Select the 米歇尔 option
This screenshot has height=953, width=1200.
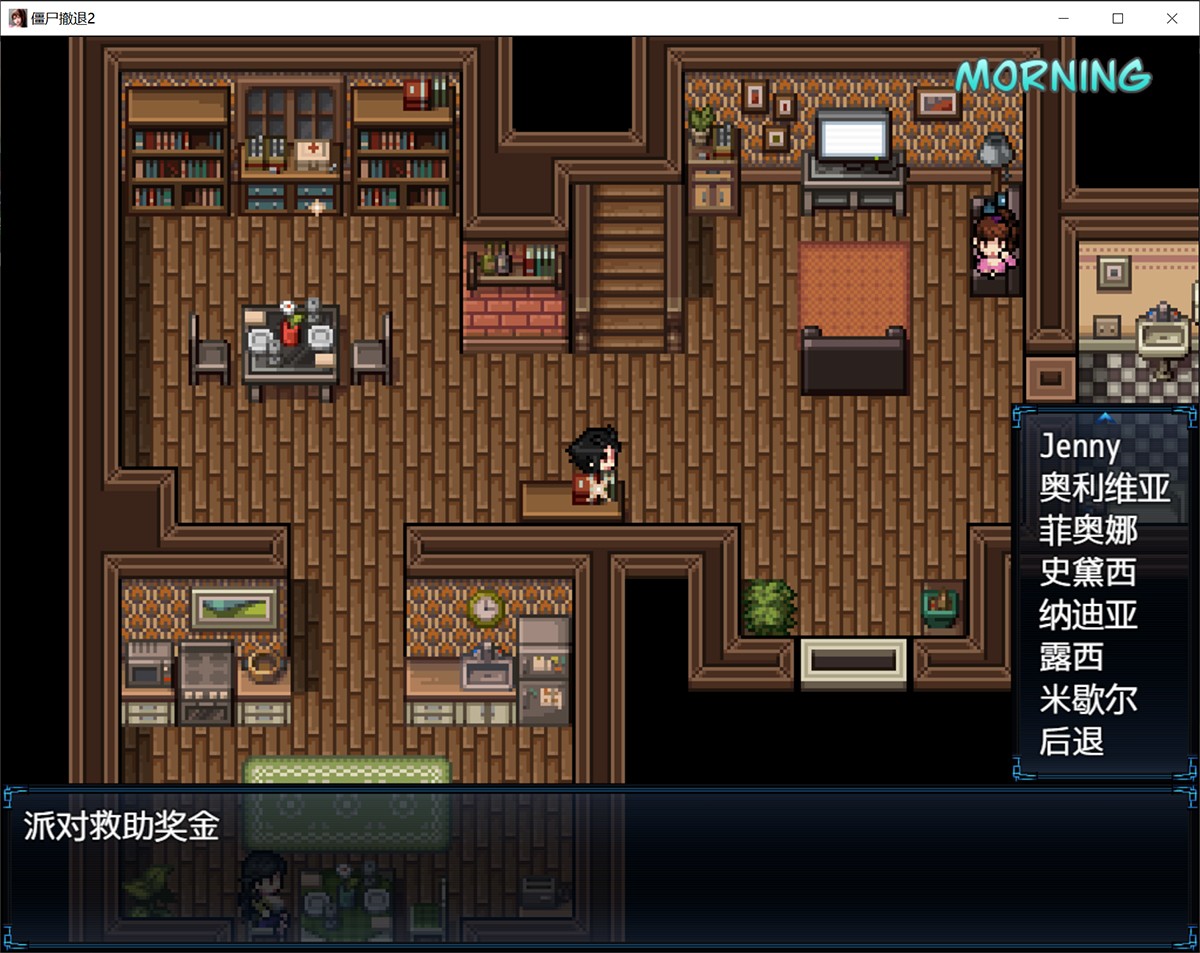(x=1088, y=699)
